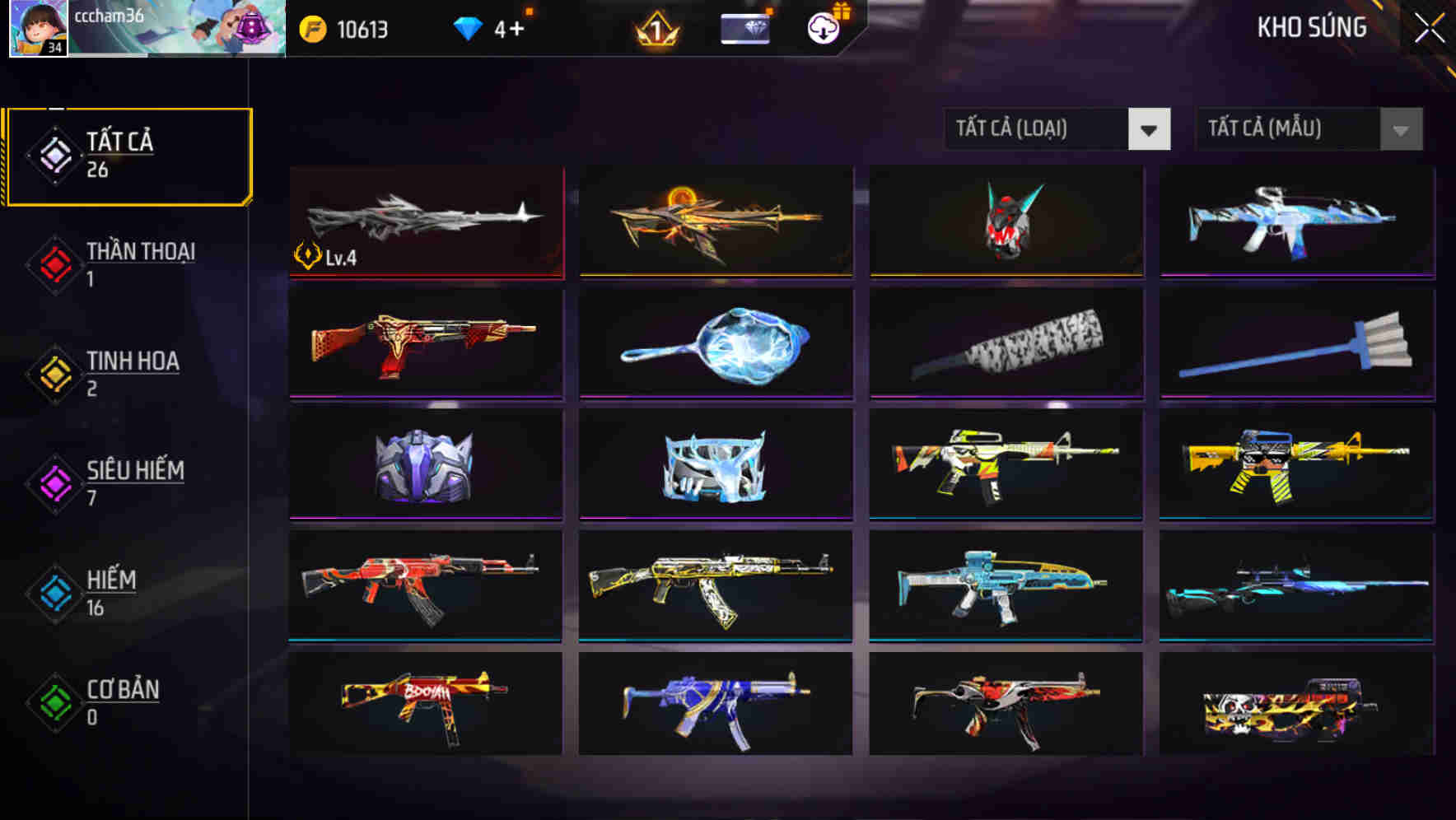
Task: Click the selected Lv.4 spear weapon skin
Action: coord(425,222)
